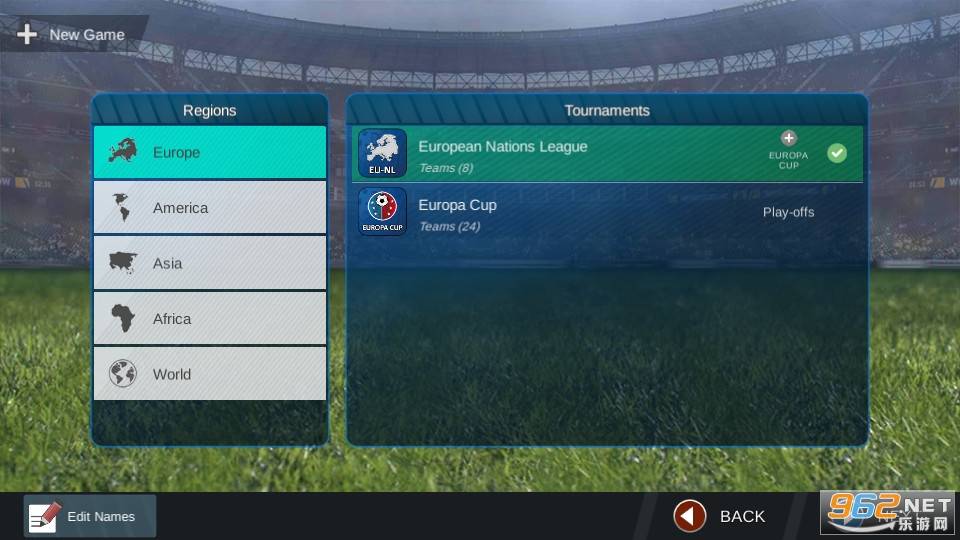Choose the Asia region

point(210,263)
